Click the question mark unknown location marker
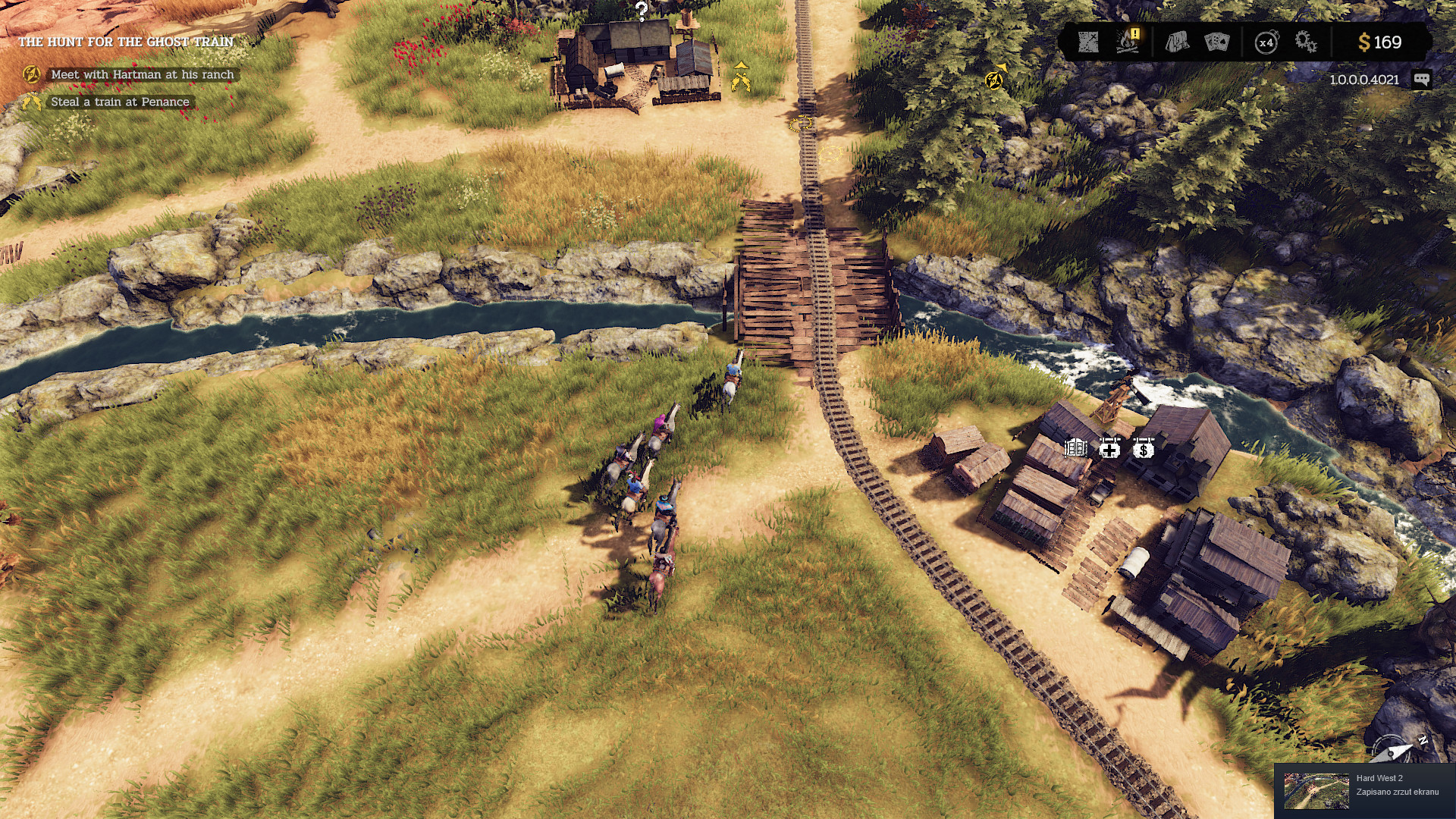The image size is (1456, 819). click(x=642, y=11)
